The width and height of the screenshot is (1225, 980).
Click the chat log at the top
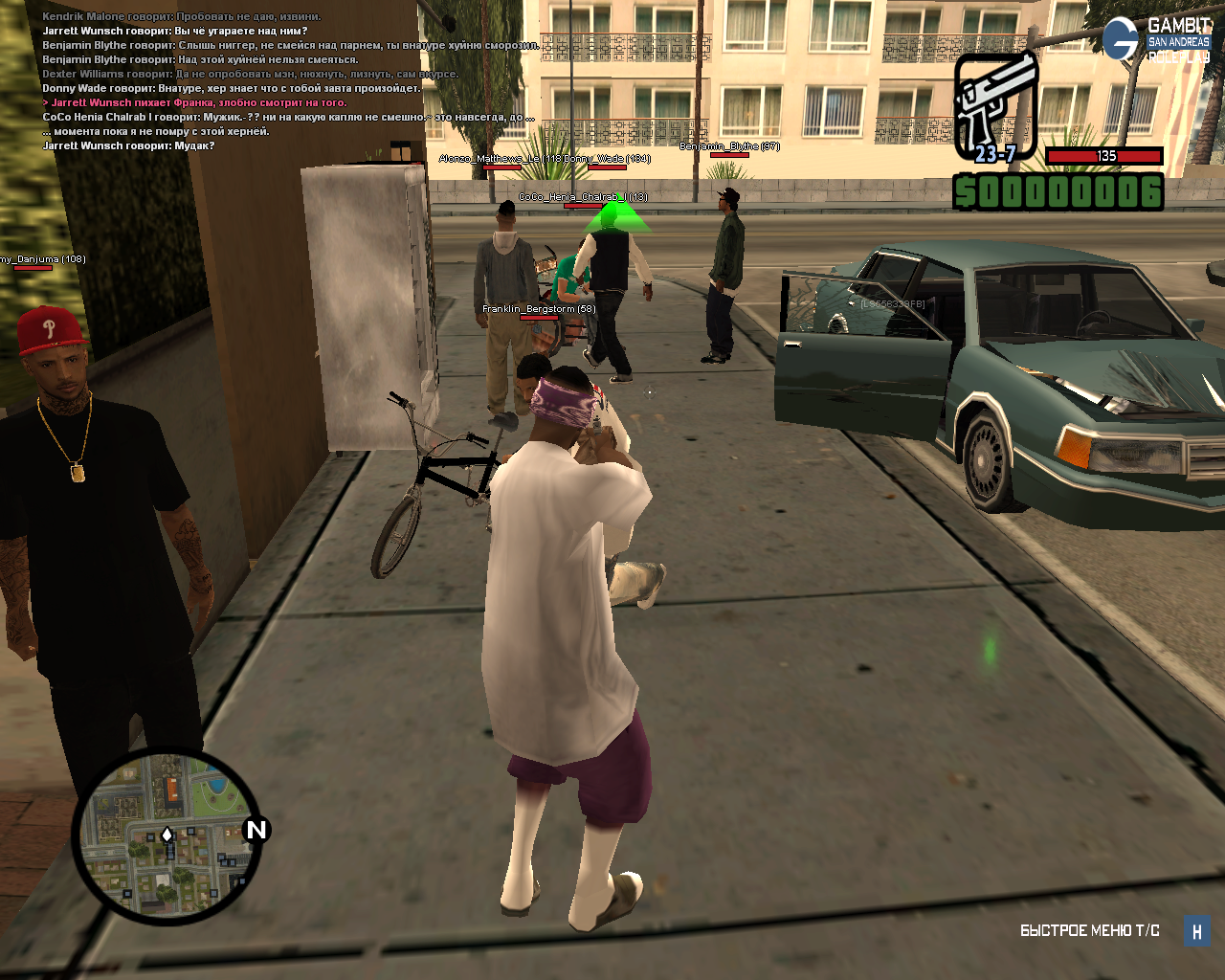point(287,80)
